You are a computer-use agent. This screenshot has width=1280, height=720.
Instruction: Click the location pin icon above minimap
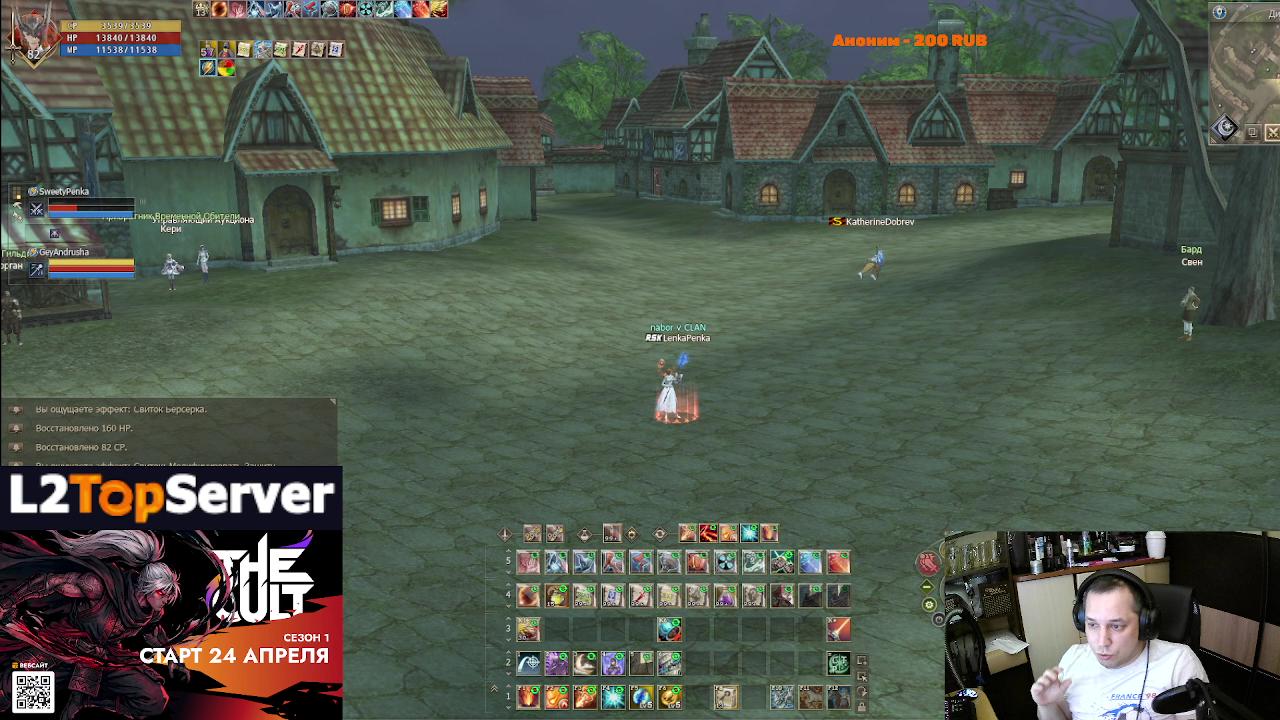click(1219, 12)
